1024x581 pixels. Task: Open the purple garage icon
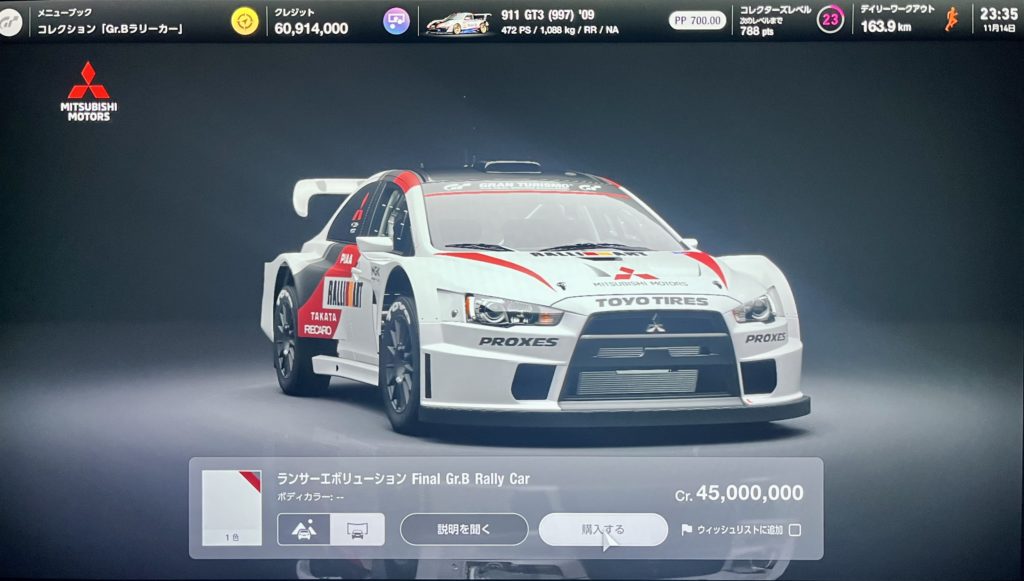396,21
